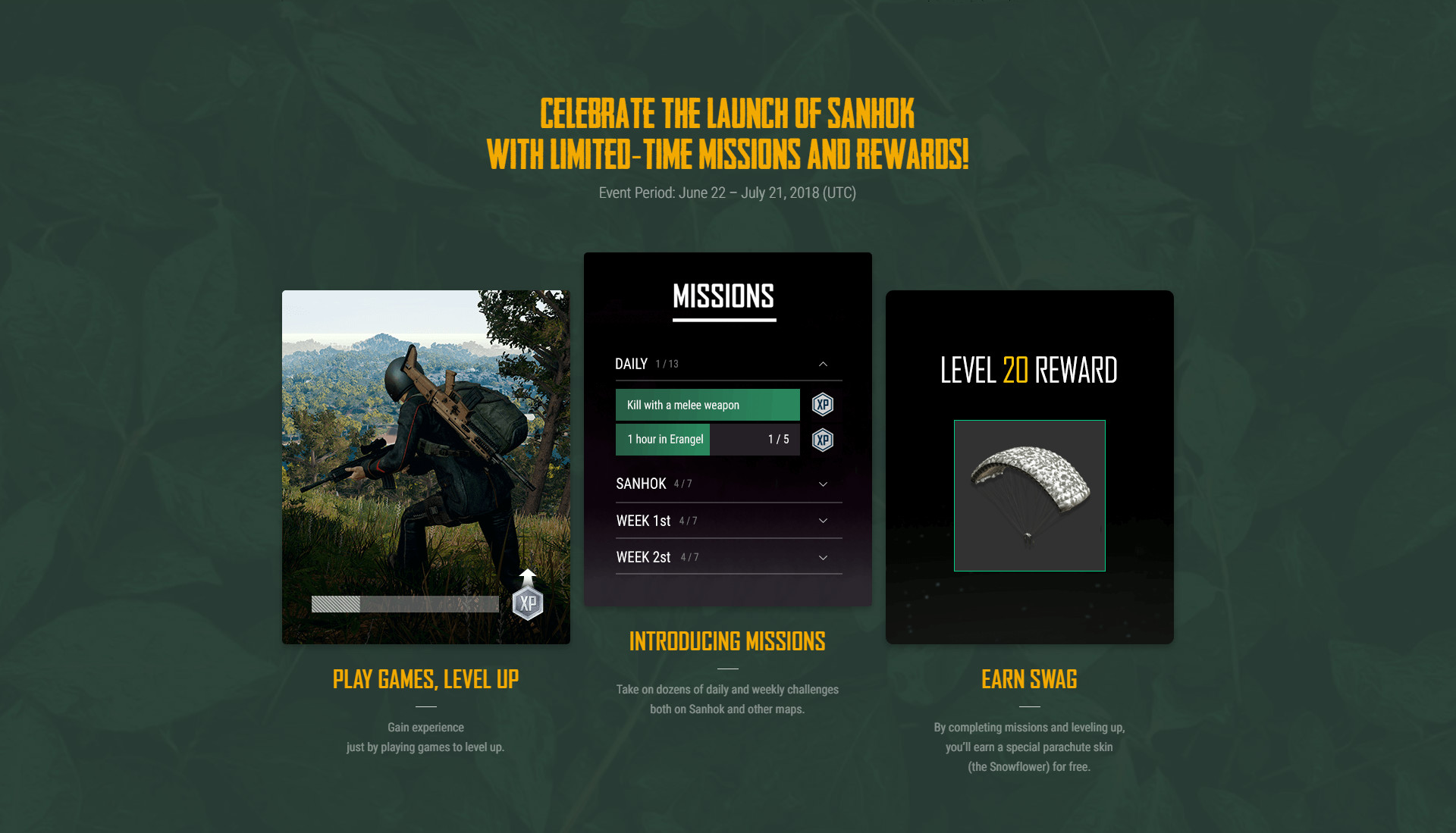The width and height of the screenshot is (1456, 833).
Task: Click the XP badge next to melee weapon mission
Action: pos(822,404)
